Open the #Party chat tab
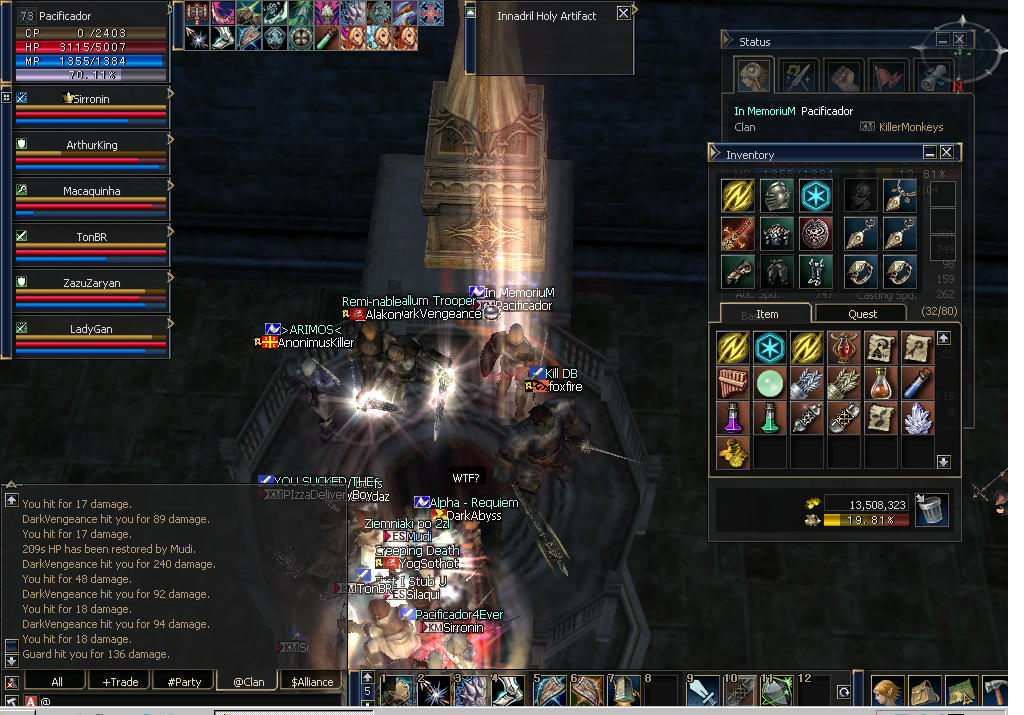 (x=184, y=682)
